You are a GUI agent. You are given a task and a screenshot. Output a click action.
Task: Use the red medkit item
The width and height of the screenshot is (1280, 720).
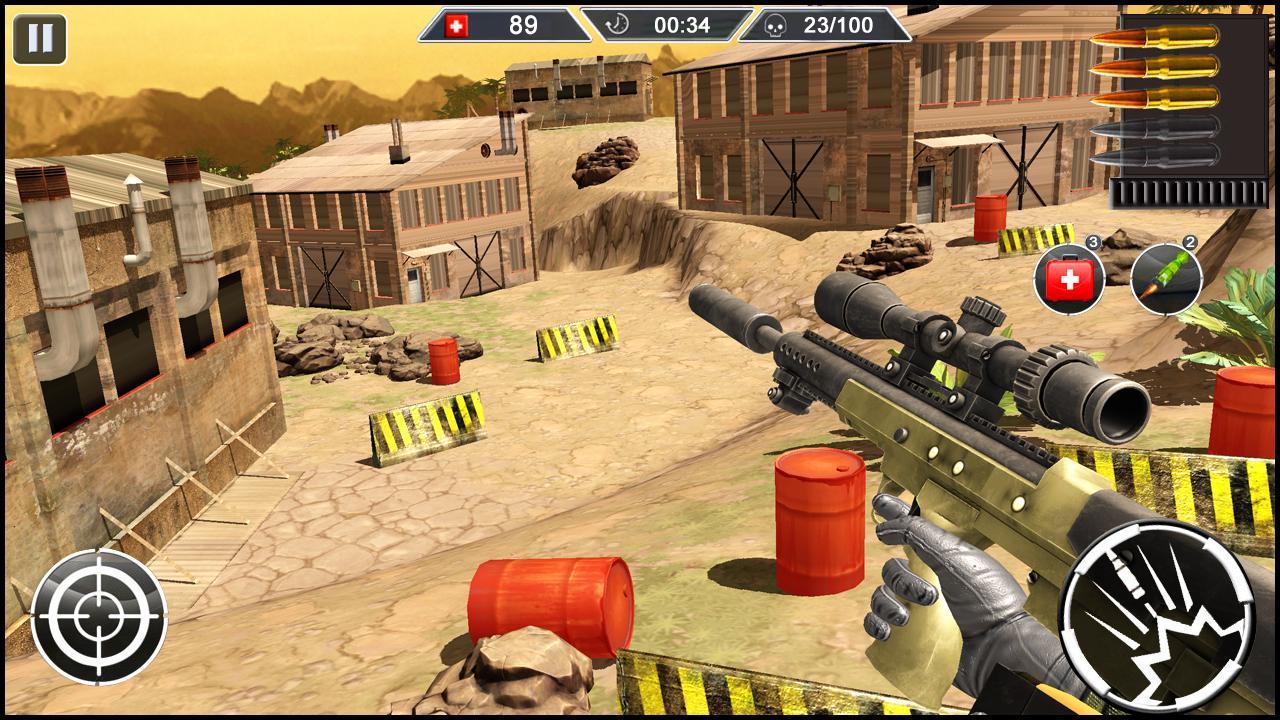click(1068, 279)
